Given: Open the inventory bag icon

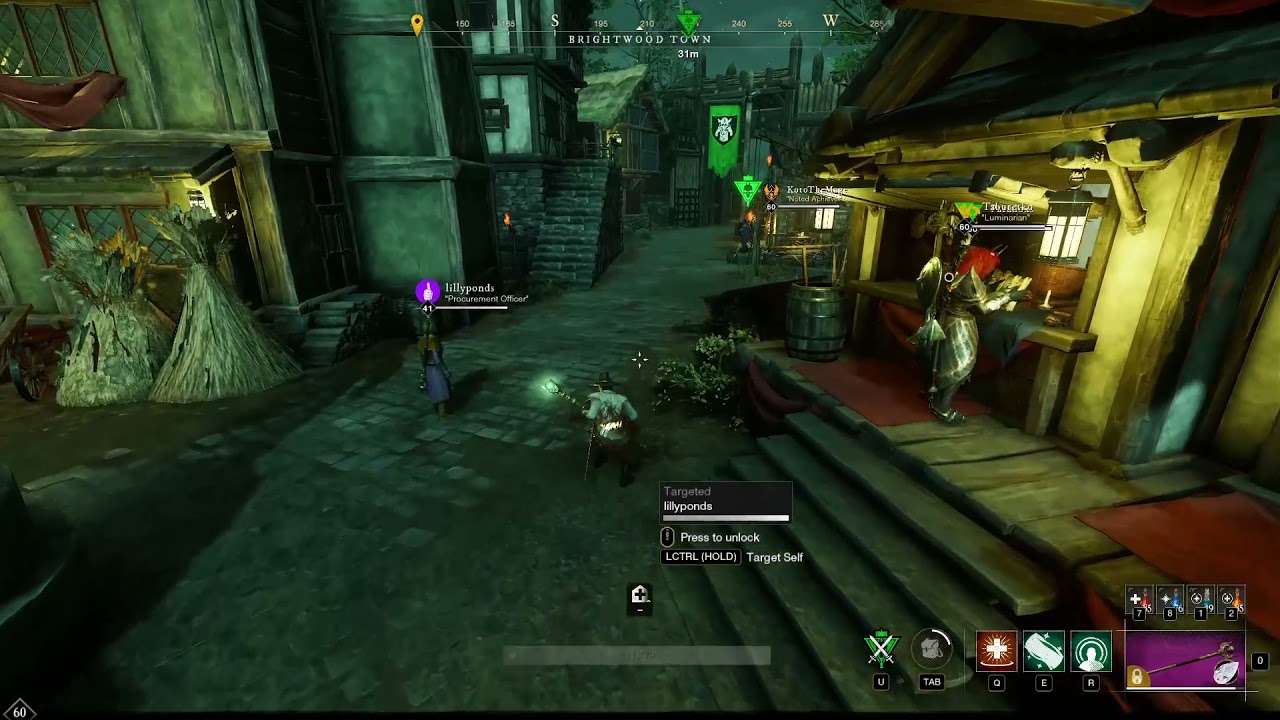Looking at the screenshot, I should pyautogui.click(x=932, y=651).
